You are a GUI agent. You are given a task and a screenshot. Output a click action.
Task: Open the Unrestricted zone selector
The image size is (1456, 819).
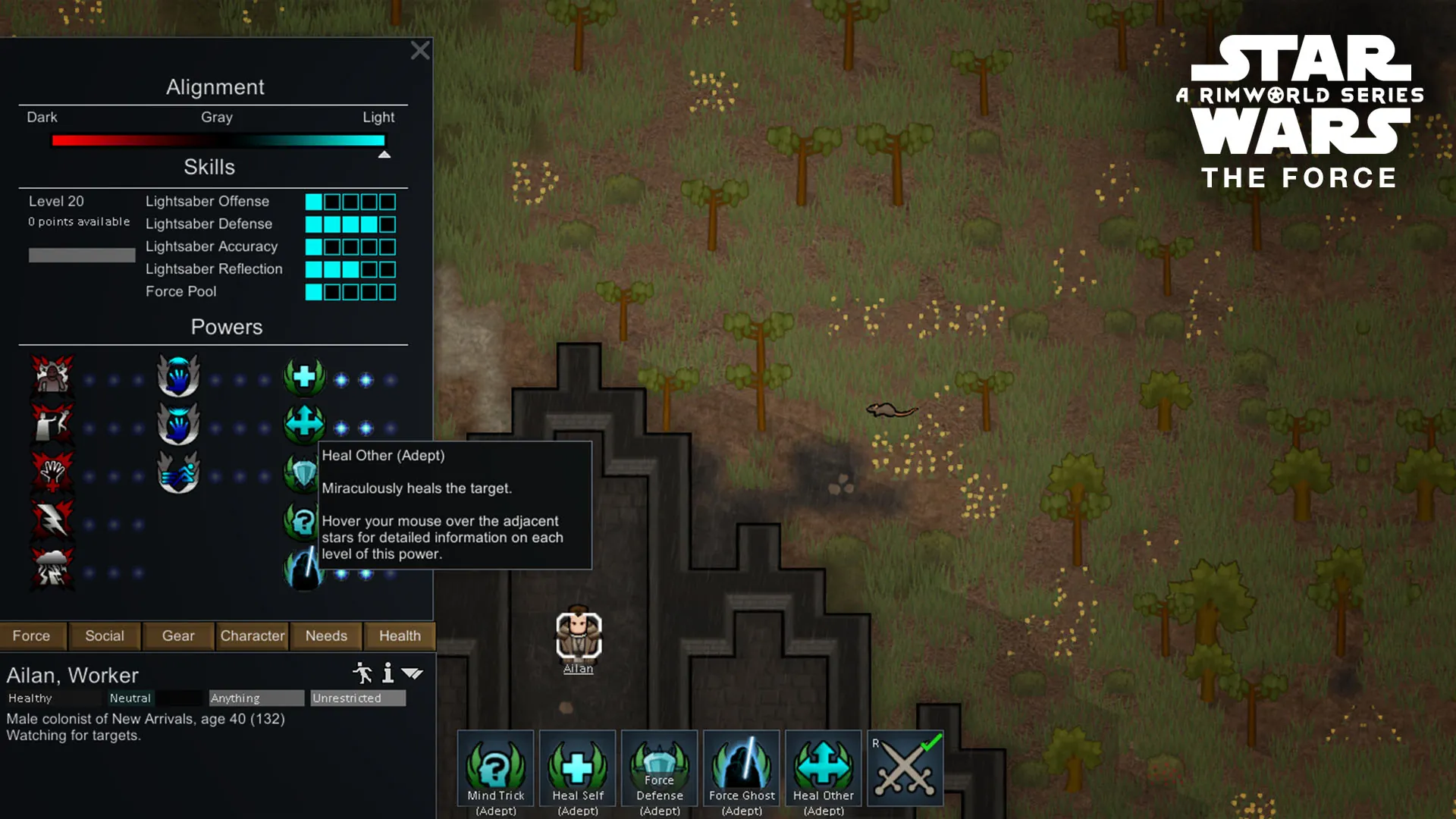[x=358, y=698]
